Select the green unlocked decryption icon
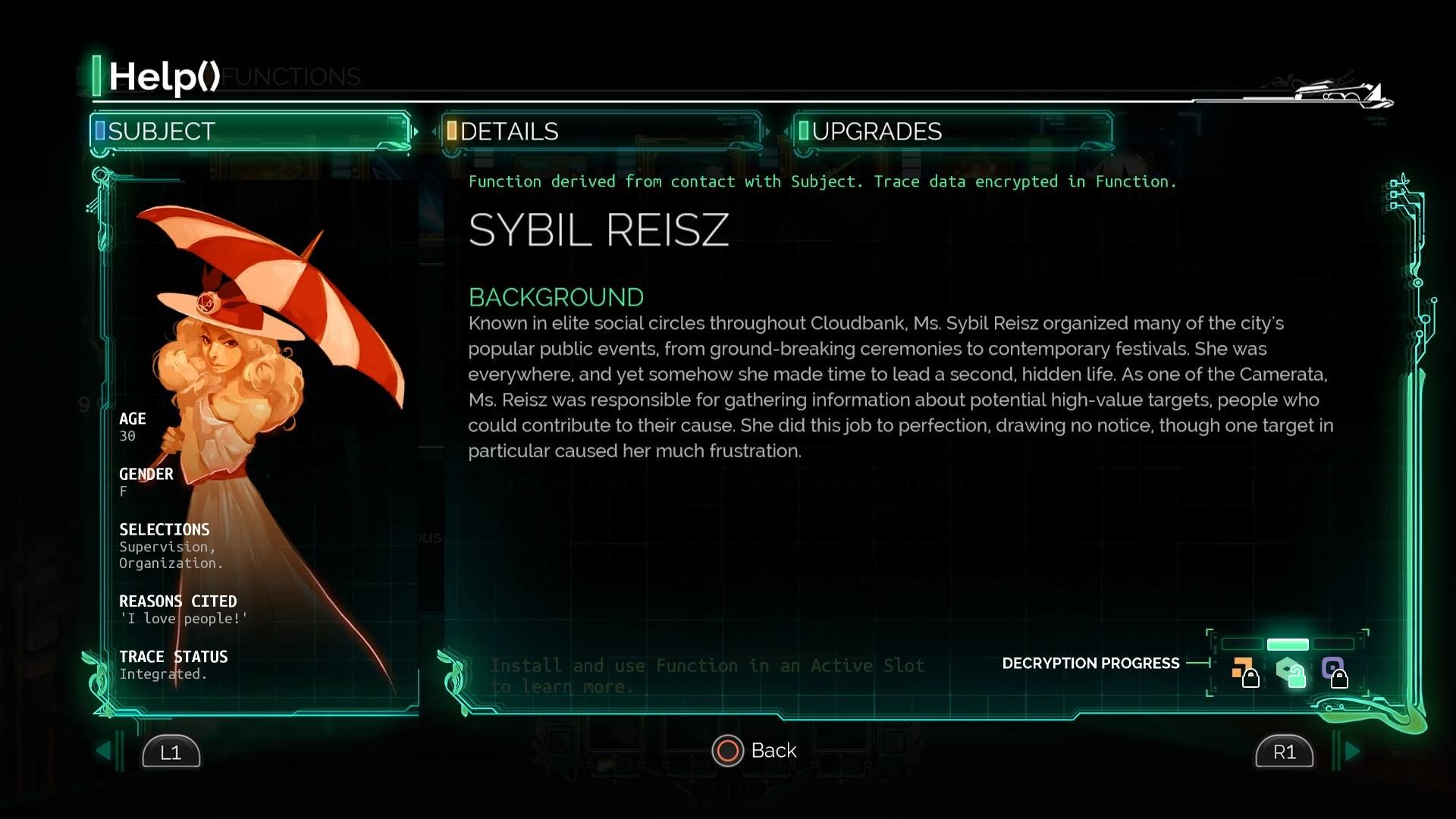This screenshot has height=819, width=1456. click(1289, 672)
